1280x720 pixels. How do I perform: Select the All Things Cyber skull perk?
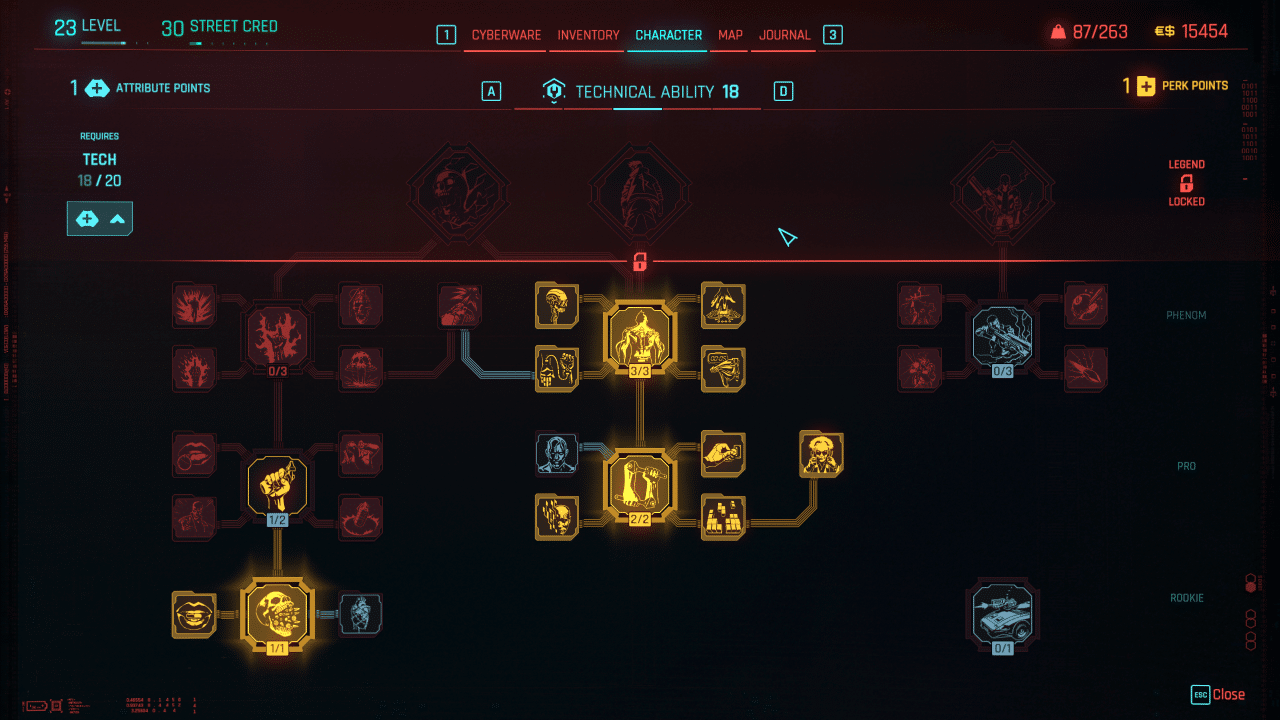[277, 614]
